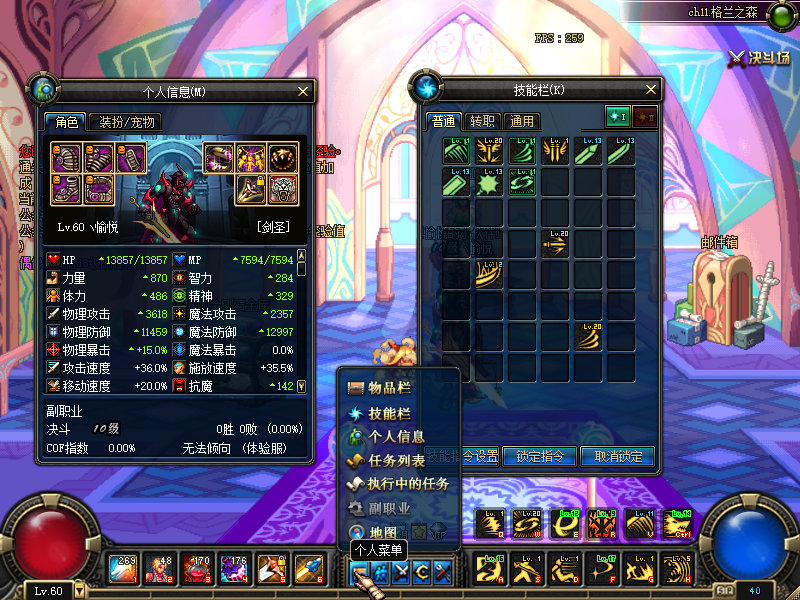Choose 技能栏 in the personal menu
The height and width of the screenshot is (600, 800).
click(x=389, y=413)
